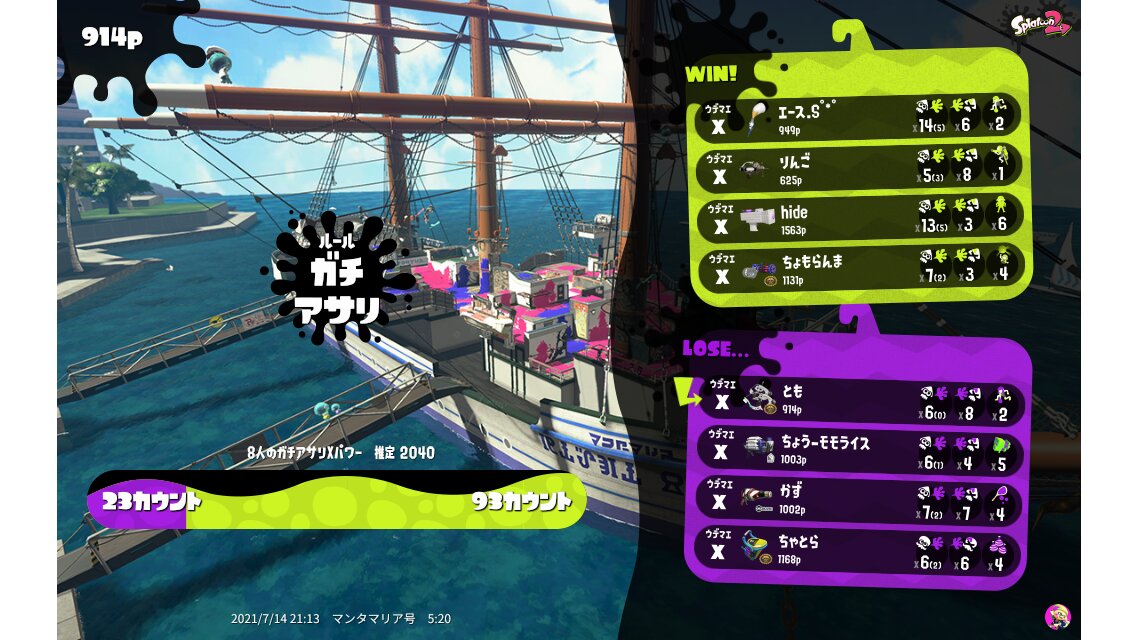Screen dimensions: 1138x640
Task: Select とも's row on the losing team
Action: pos(858,397)
